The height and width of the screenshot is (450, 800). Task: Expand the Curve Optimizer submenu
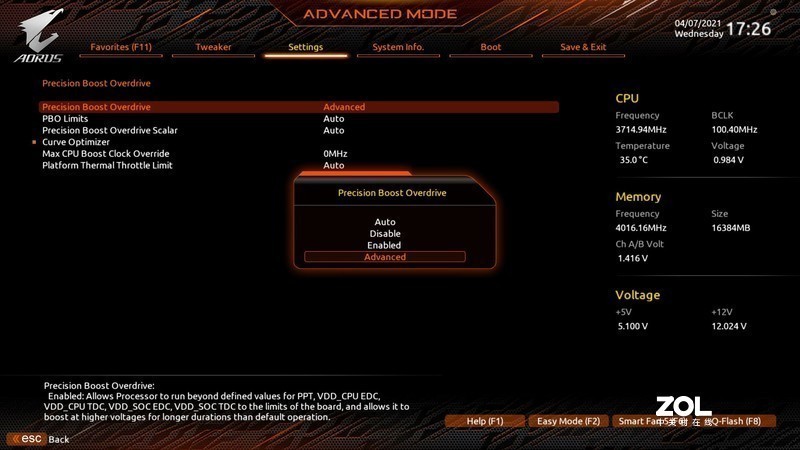click(x=75, y=142)
